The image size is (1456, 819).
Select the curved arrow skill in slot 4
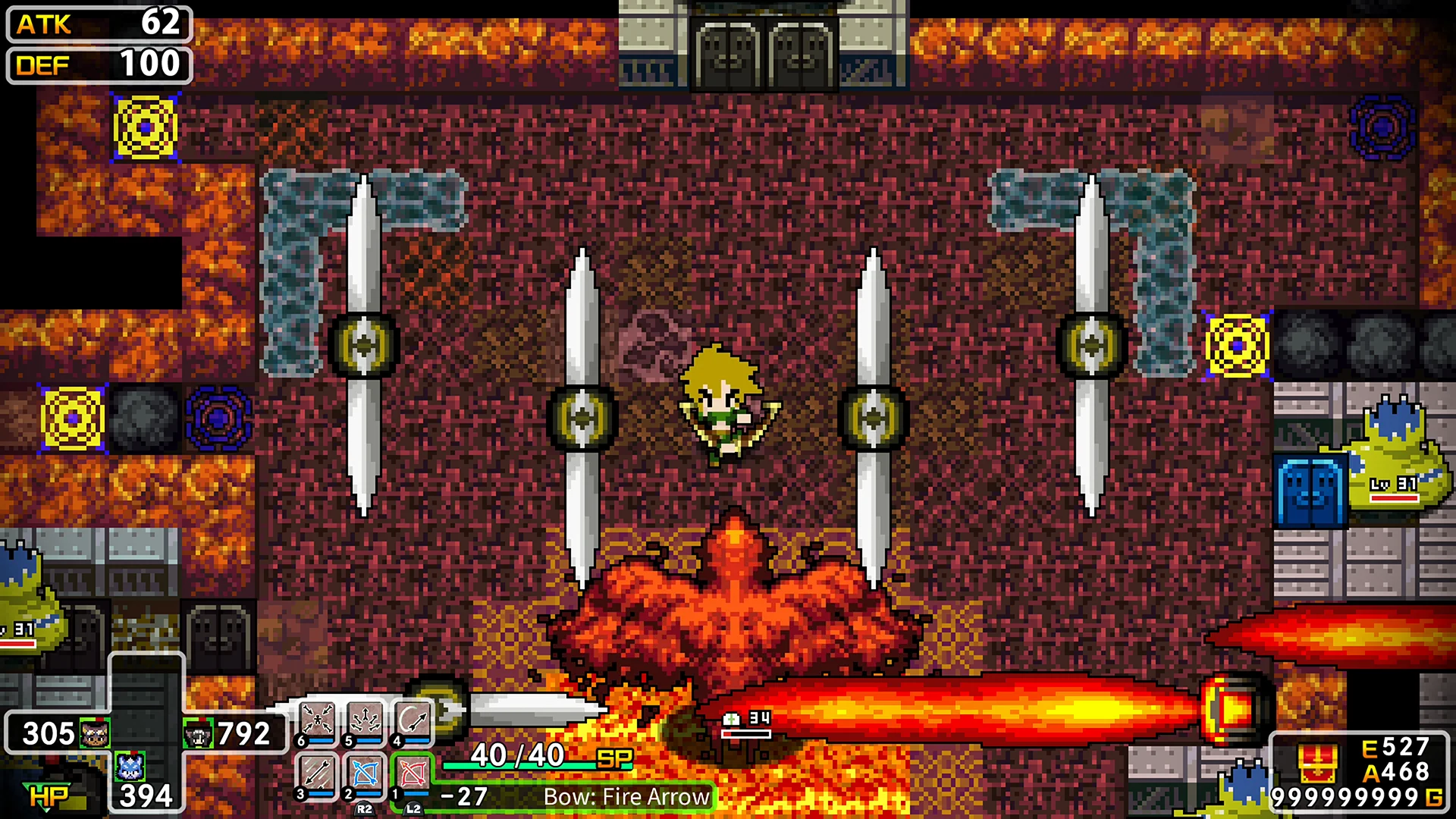[412, 718]
